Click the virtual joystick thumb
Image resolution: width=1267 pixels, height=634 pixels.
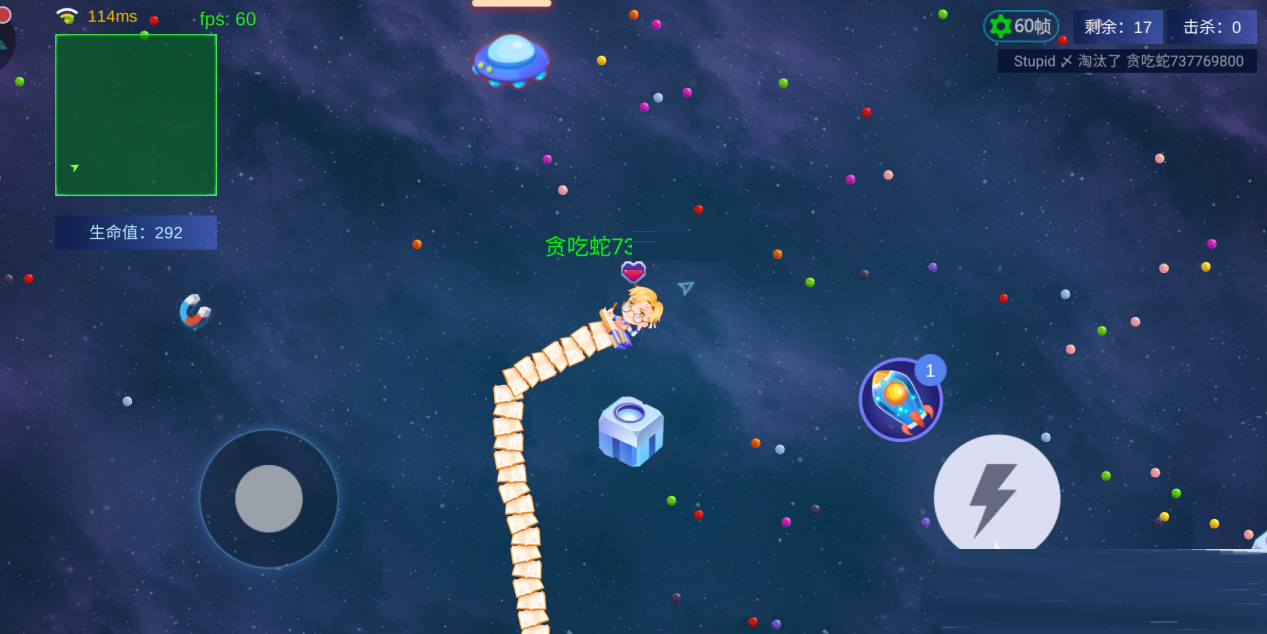(x=269, y=498)
